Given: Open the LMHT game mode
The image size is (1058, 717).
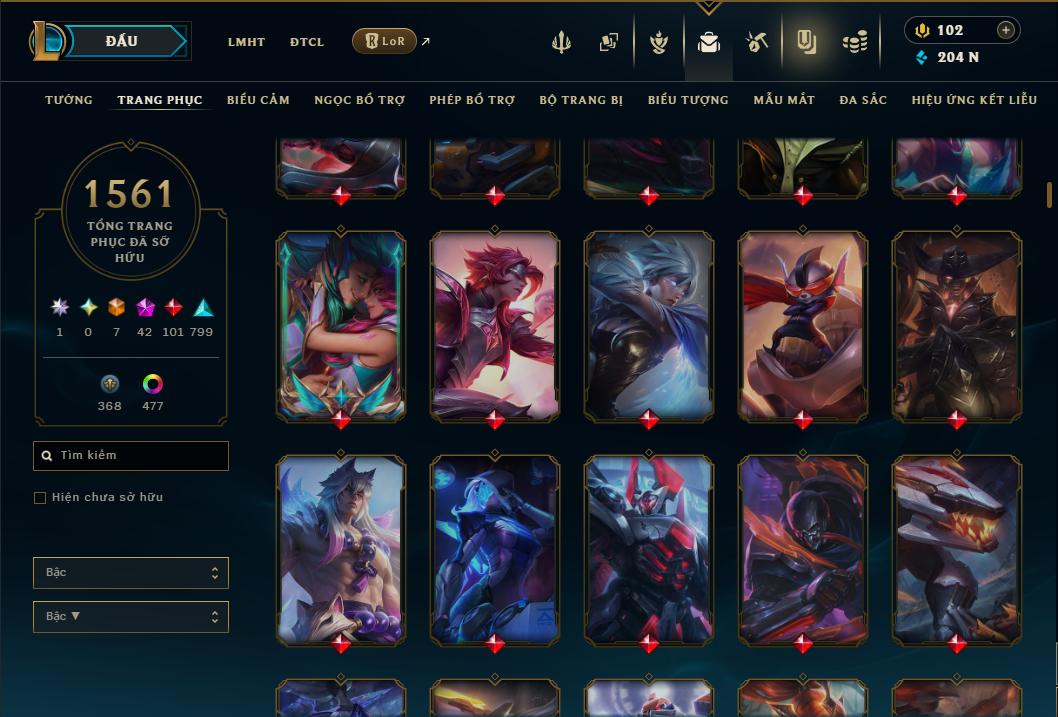Looking at the screenshot, I should 246,42.
